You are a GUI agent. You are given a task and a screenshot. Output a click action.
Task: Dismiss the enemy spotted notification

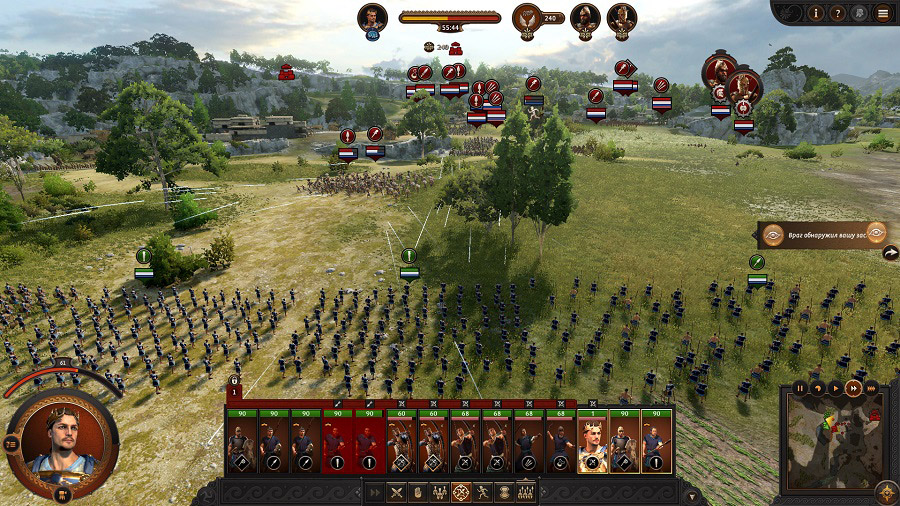(x=877, y=233)
